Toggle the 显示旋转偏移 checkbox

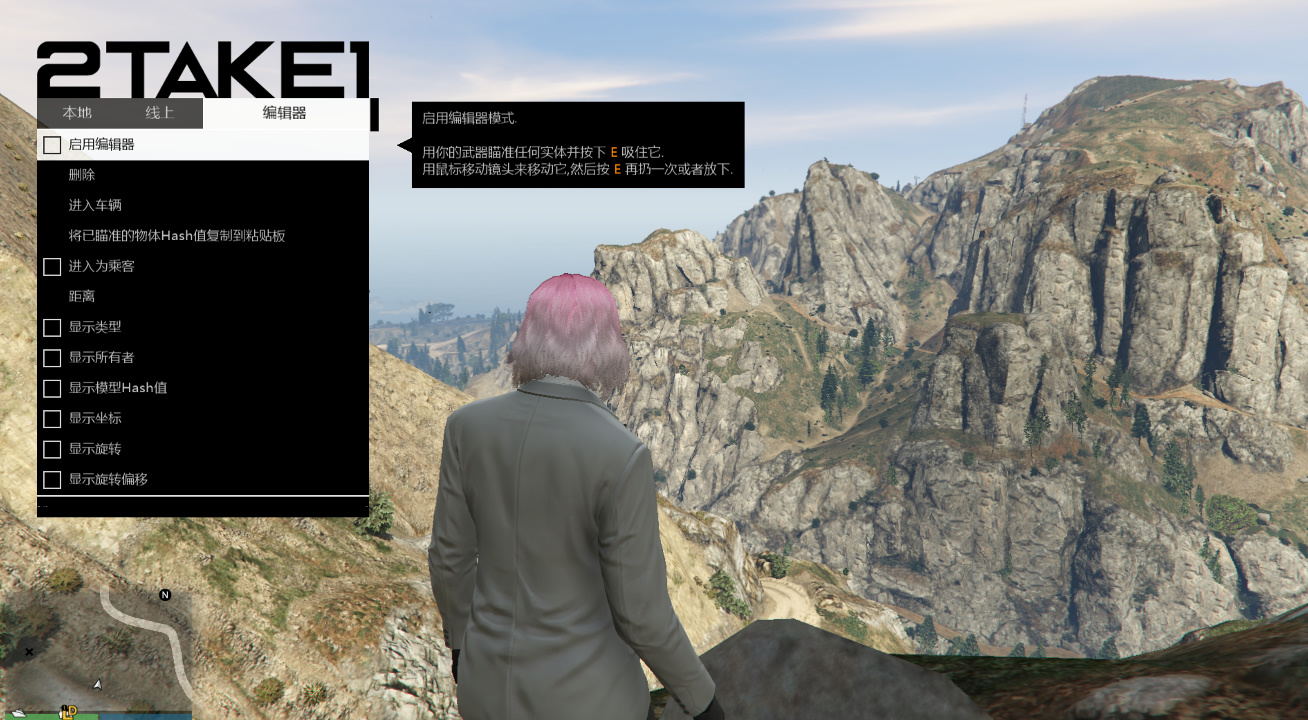(x=52, y=480)
